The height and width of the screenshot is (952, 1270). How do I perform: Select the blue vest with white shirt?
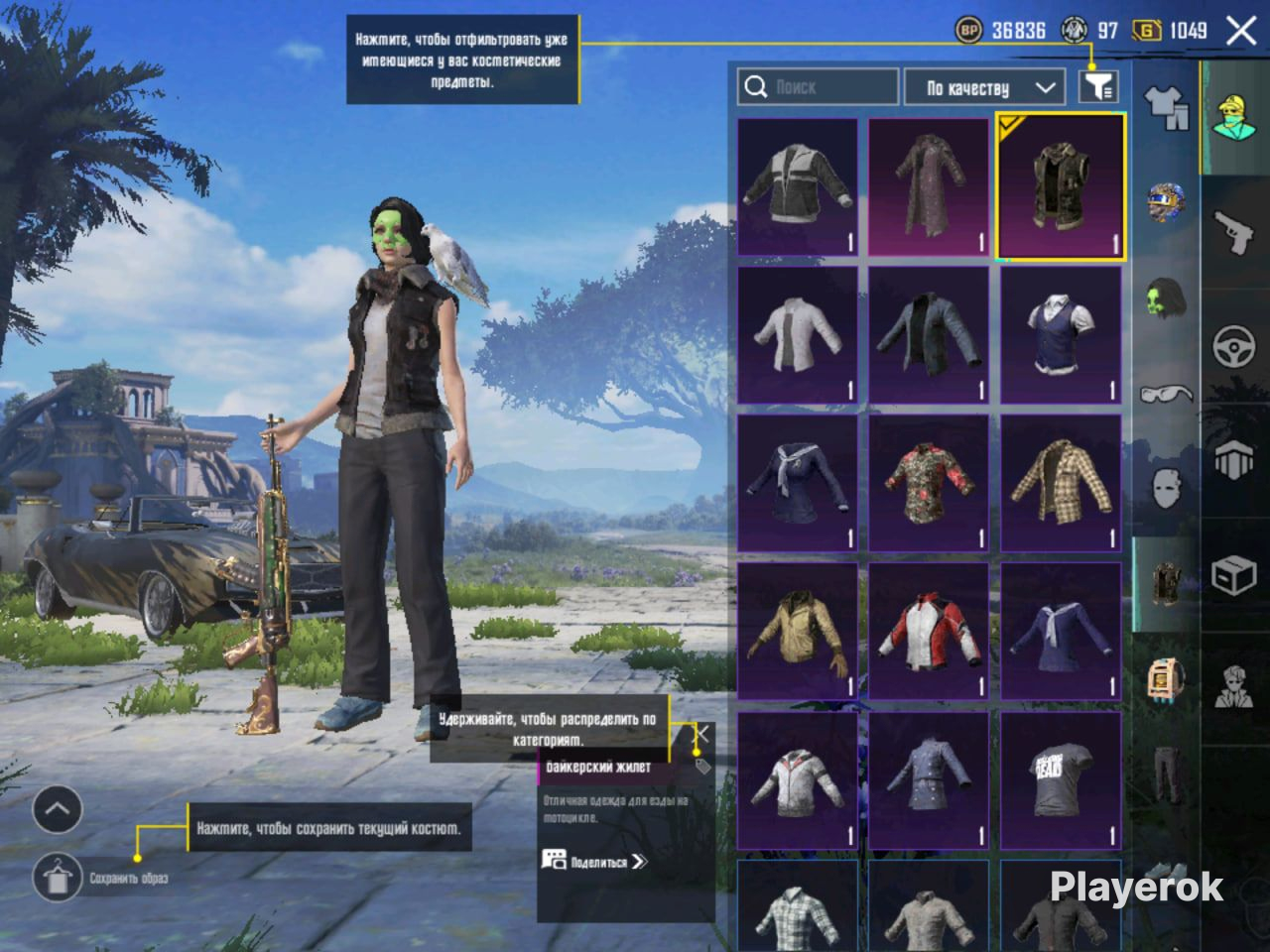click(x=1061, y=335)
